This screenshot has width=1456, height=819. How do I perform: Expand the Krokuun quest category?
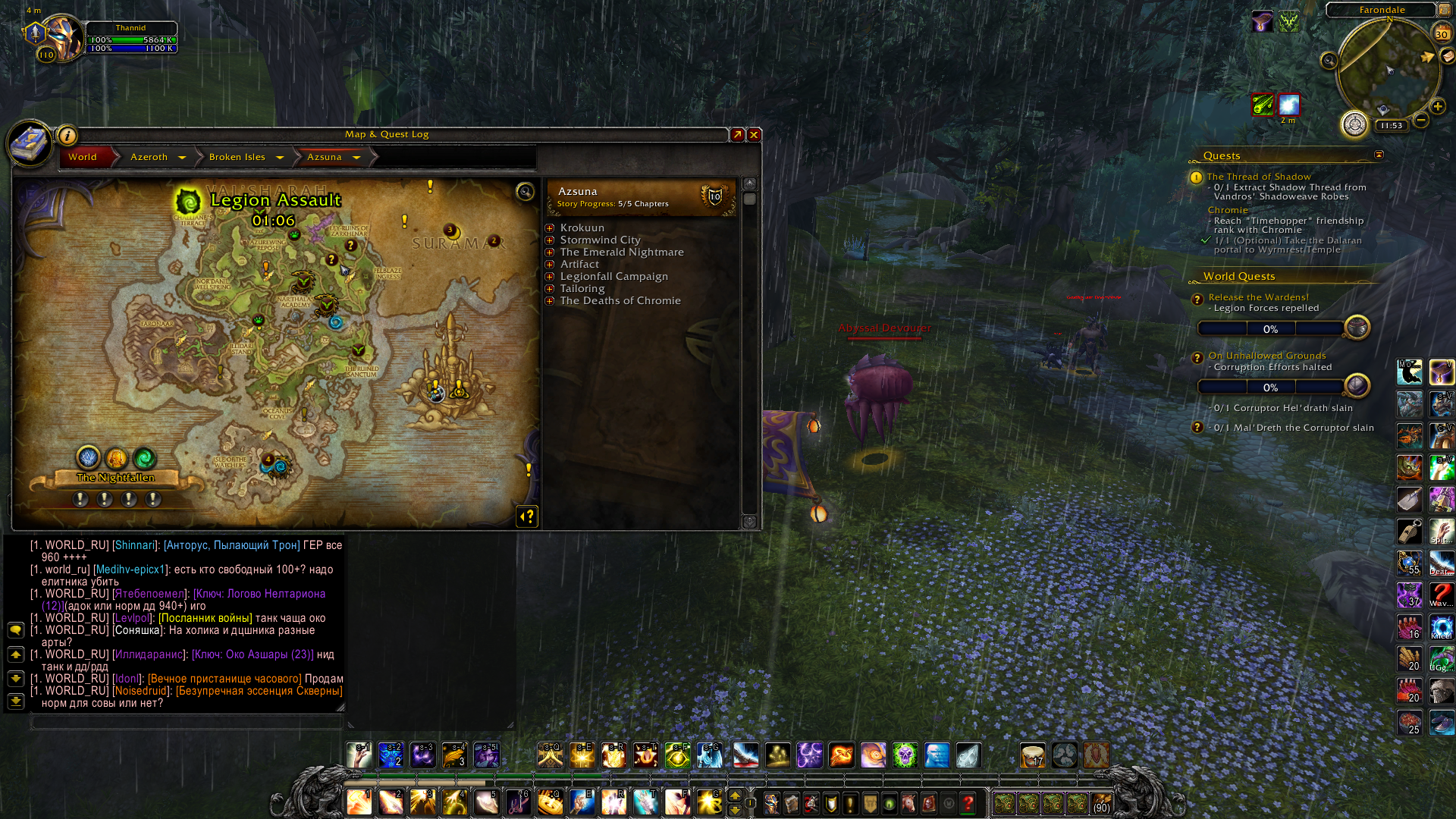coord(550,228)
